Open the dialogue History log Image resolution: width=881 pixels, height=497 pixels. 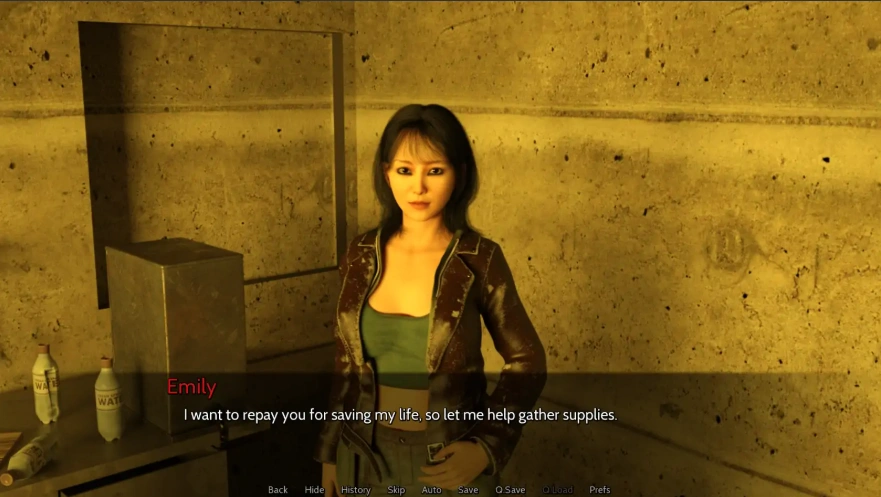pyautogui.click(x=355, y=490)
